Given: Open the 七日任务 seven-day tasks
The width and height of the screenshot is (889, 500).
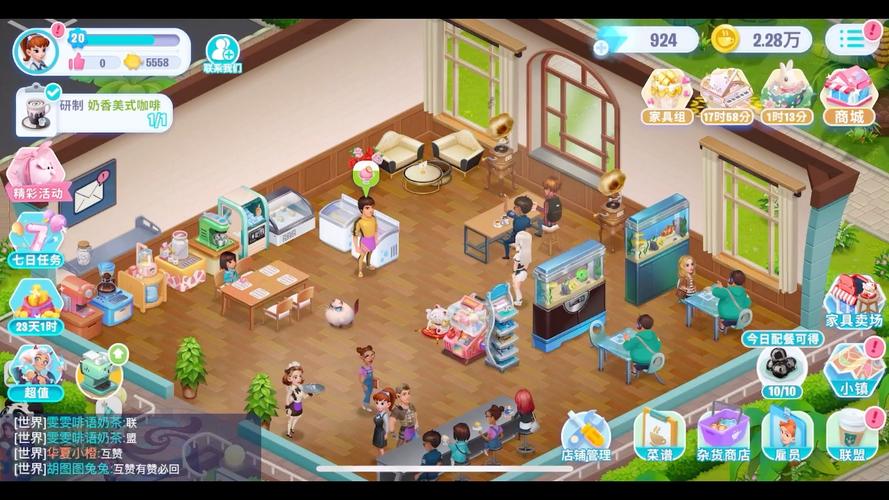Looking at the screenshot, I should [x=36, y=239].
